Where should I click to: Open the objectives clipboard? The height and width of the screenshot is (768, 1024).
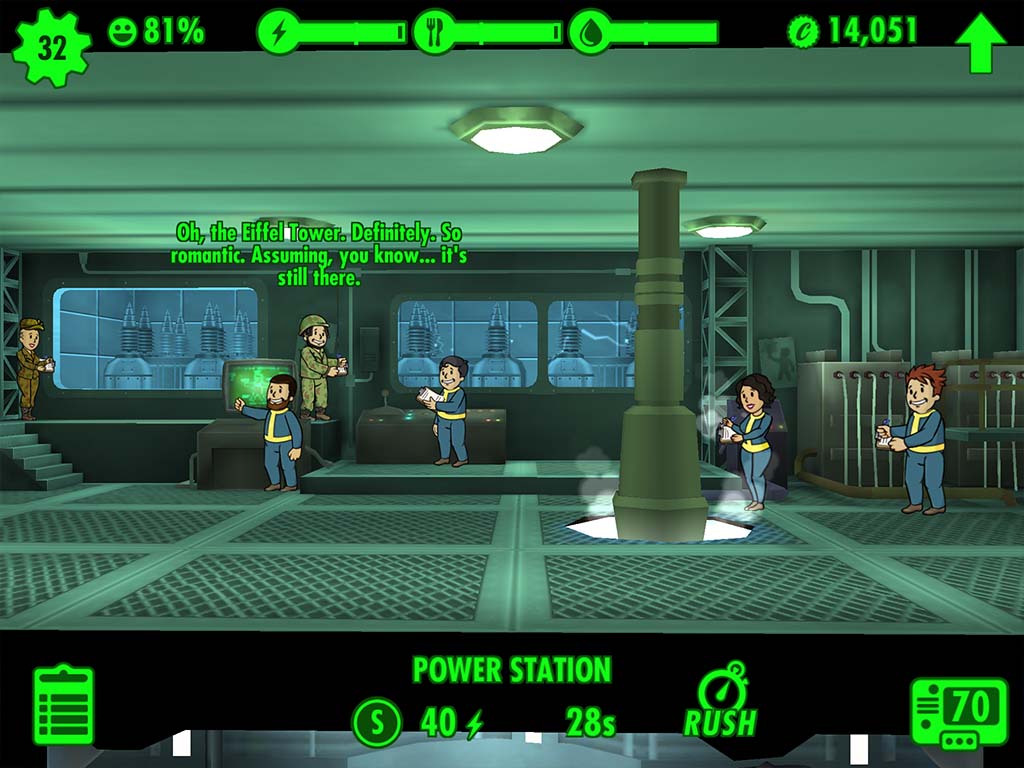[x=64, y=705]
